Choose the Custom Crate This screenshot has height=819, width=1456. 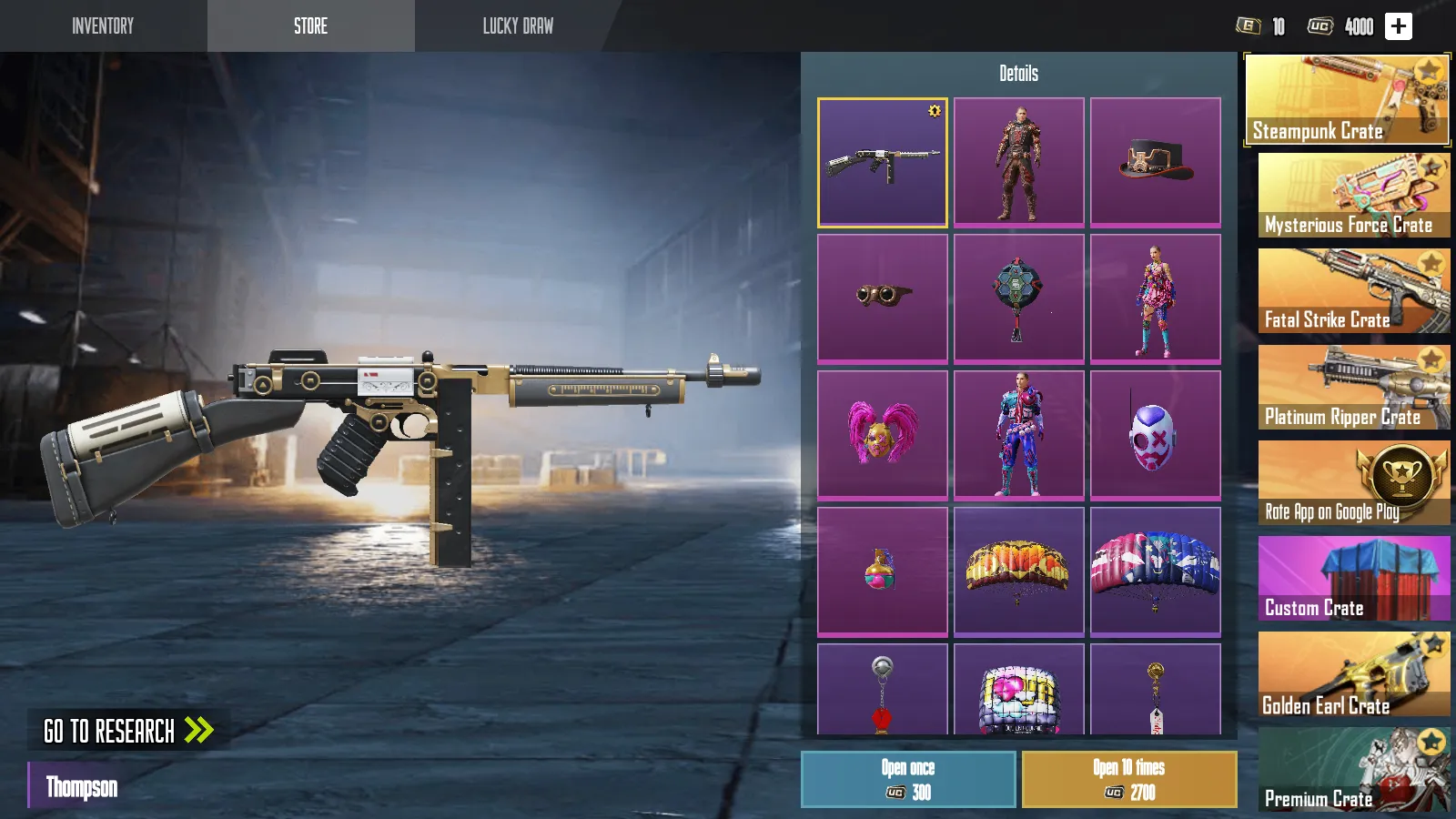point(1353,579)
